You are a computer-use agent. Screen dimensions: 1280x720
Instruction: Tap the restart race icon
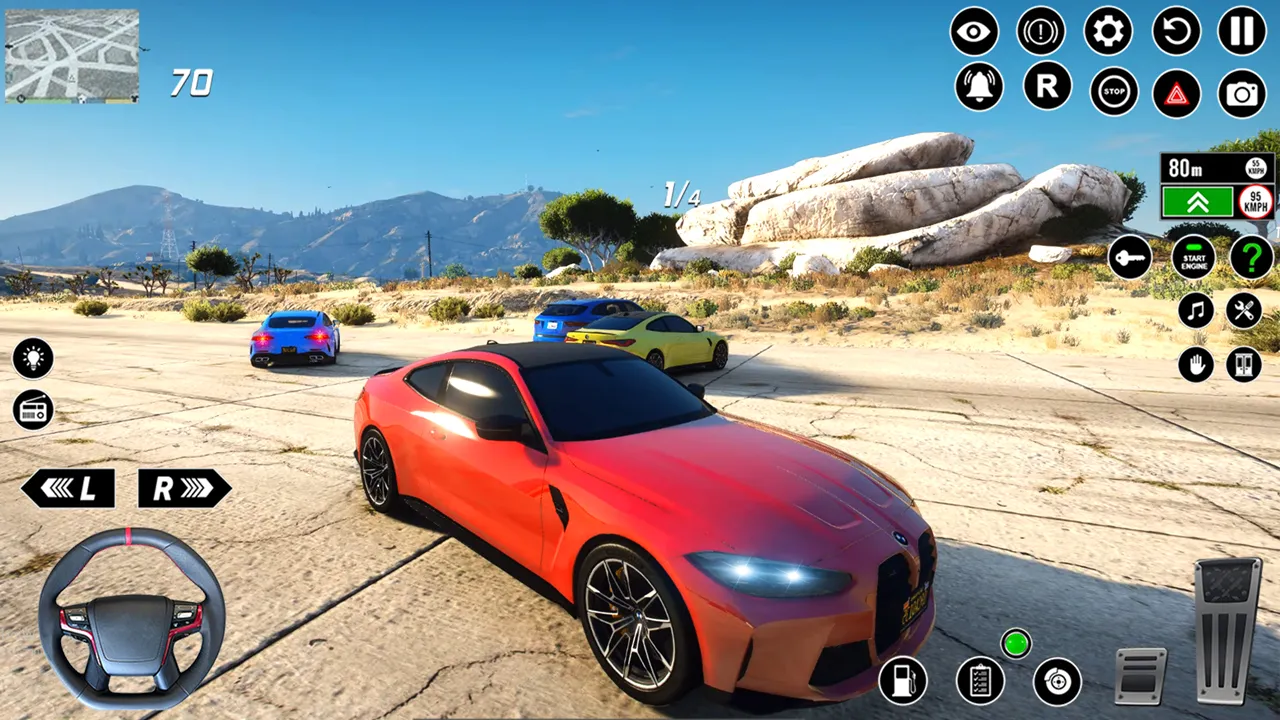pyautogui.click(x=1172, y=33)
